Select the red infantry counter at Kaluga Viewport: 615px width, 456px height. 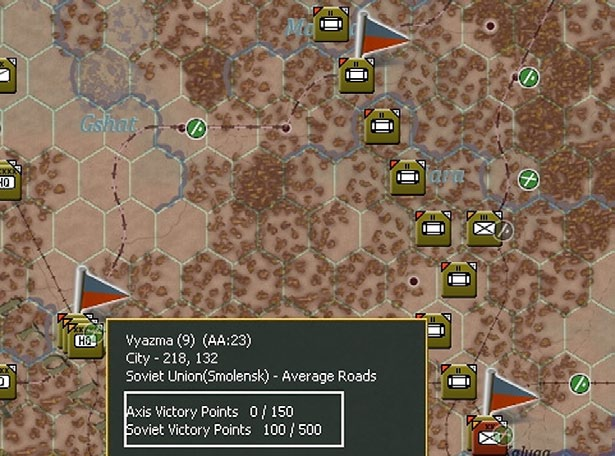[489, 433]
